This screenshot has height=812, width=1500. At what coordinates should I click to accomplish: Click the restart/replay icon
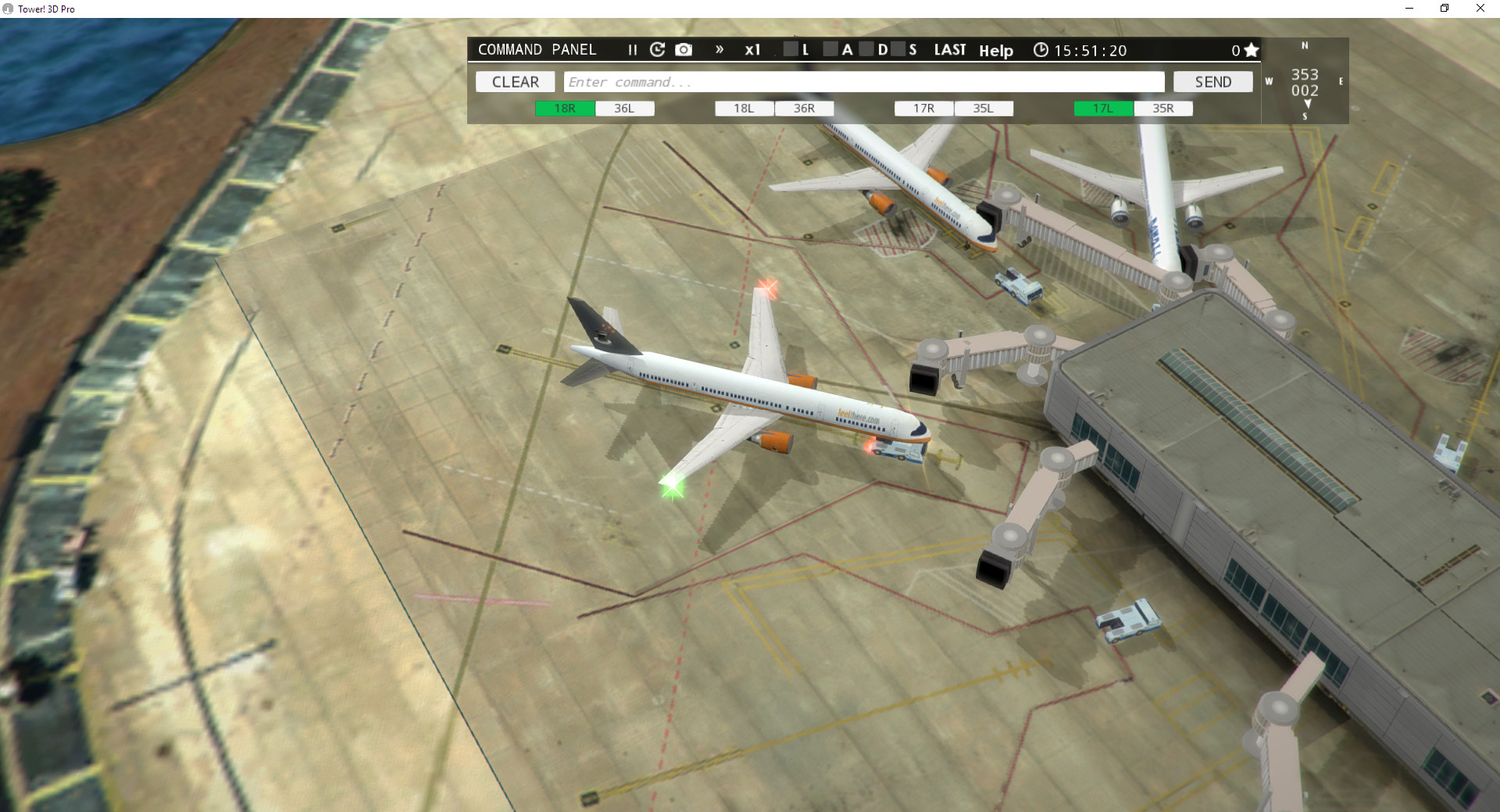click(657, 49)
